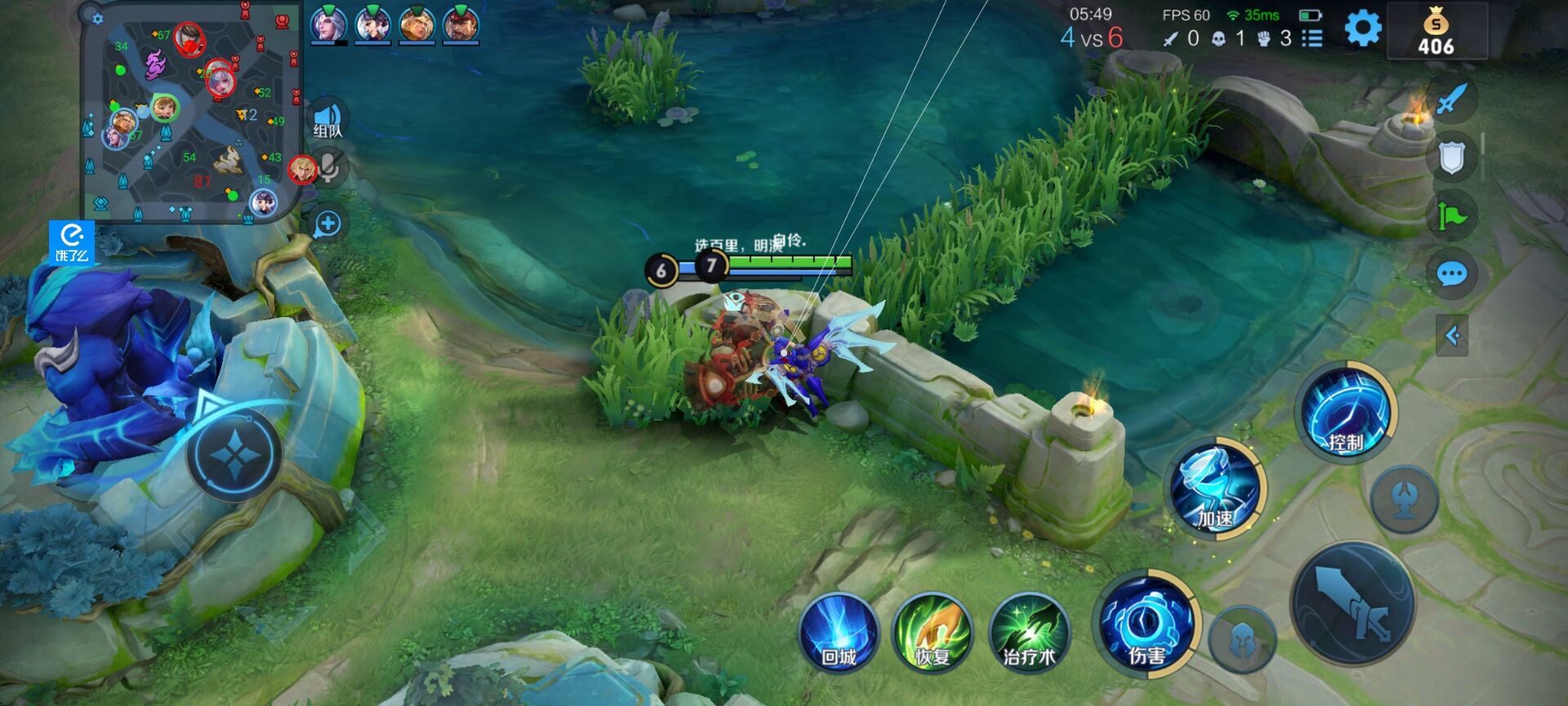Click the magnifier plus button below the microphone
Screen dimensions: 1568x706
click(x=327, y=223)
